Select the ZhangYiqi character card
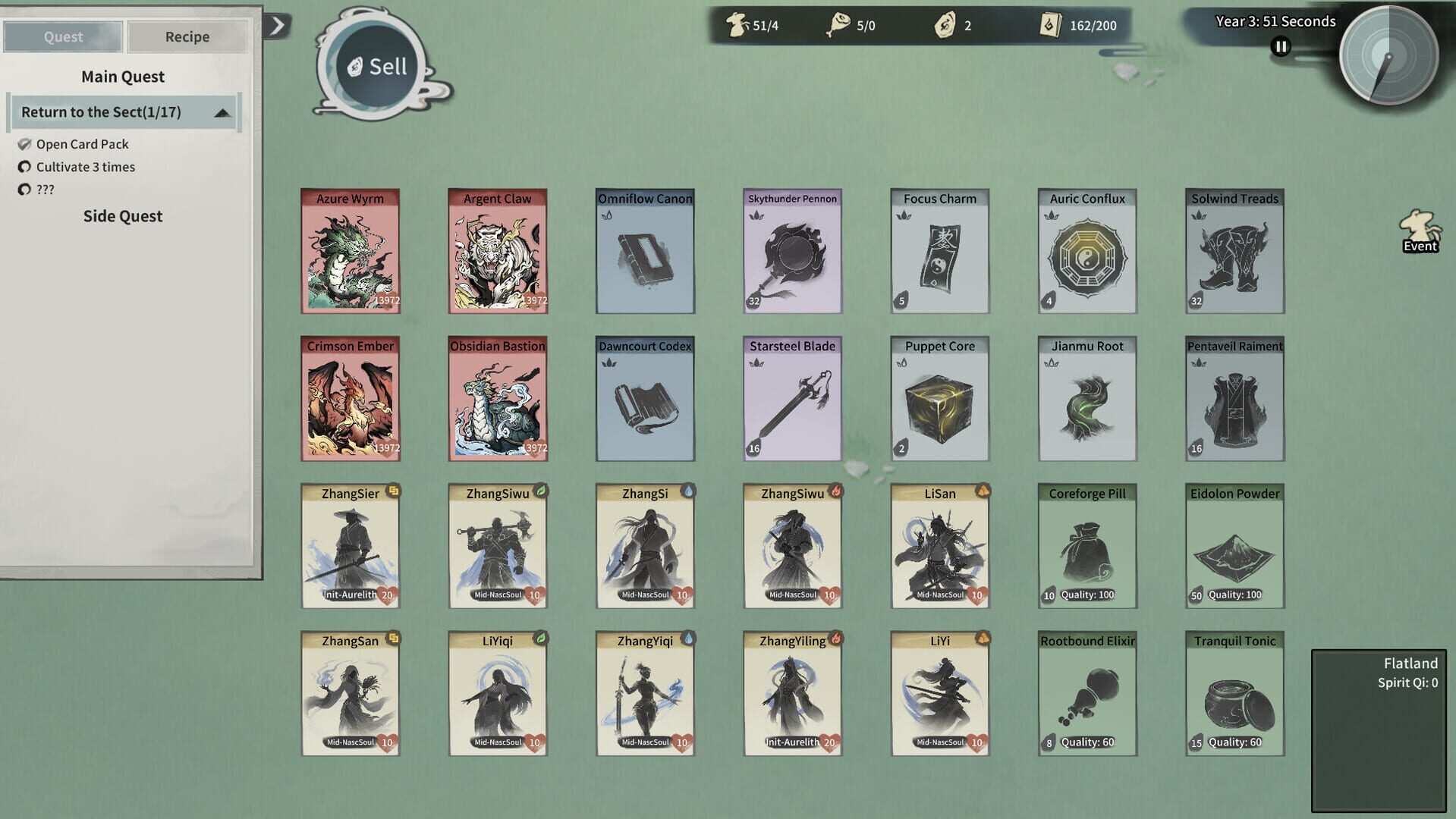This screenshot has height=819, width=1456. (x=644, y=692)
